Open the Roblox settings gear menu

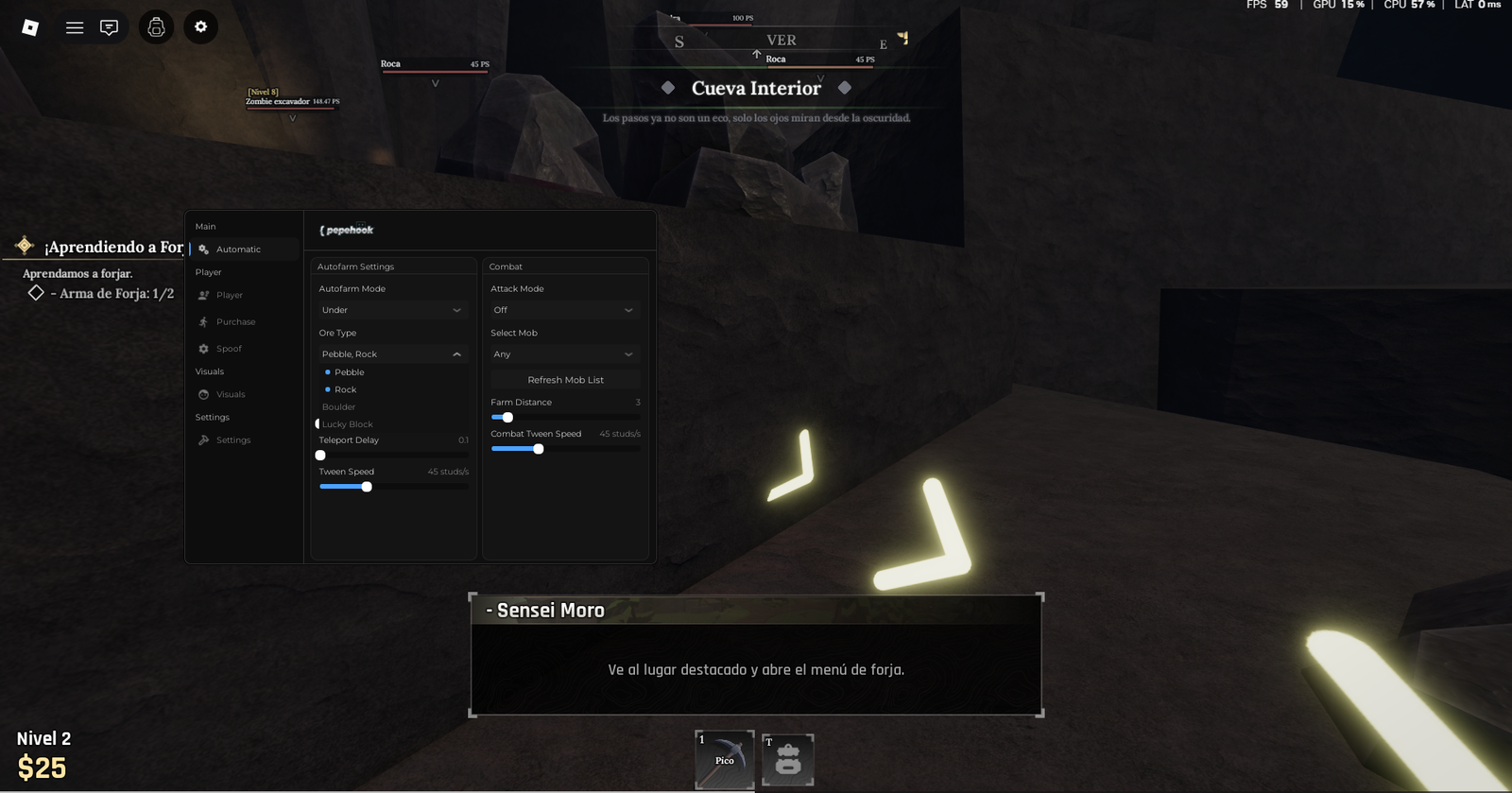click(x=200, y=26)
